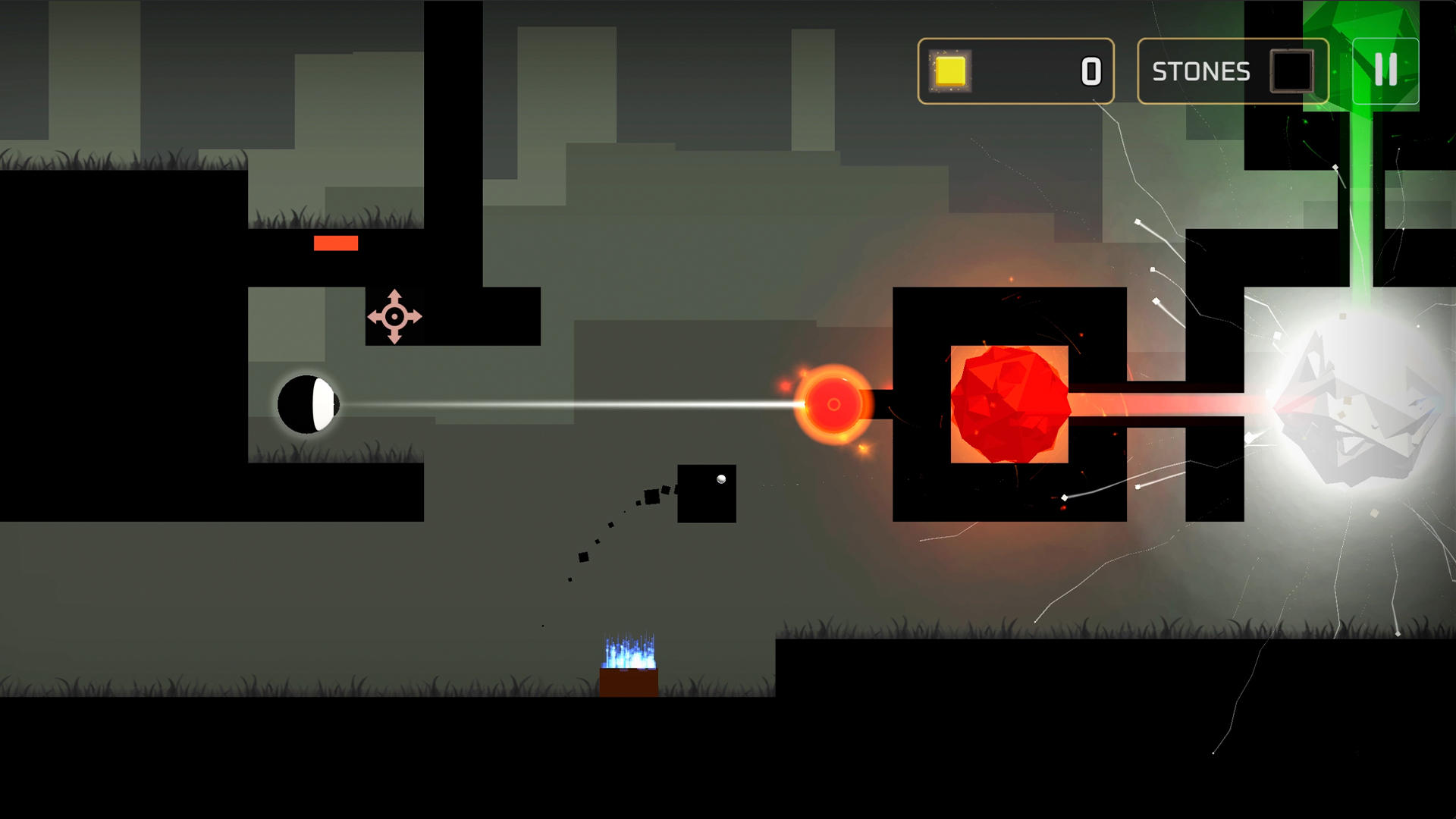Viewport: 1456px width, 819px height.
Task: Click the orange progress bar segment
Action: pos(334,243)
